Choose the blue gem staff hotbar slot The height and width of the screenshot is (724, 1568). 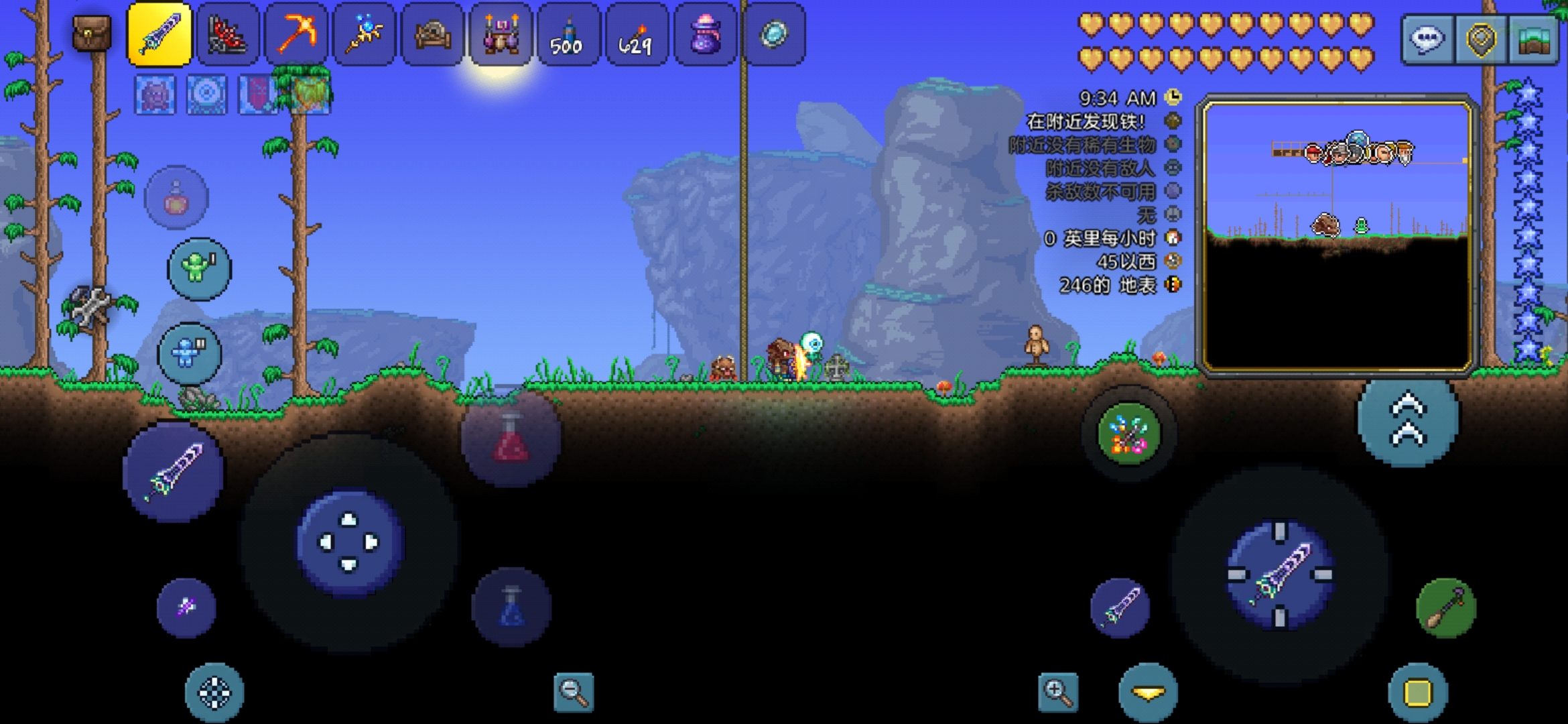365,34
